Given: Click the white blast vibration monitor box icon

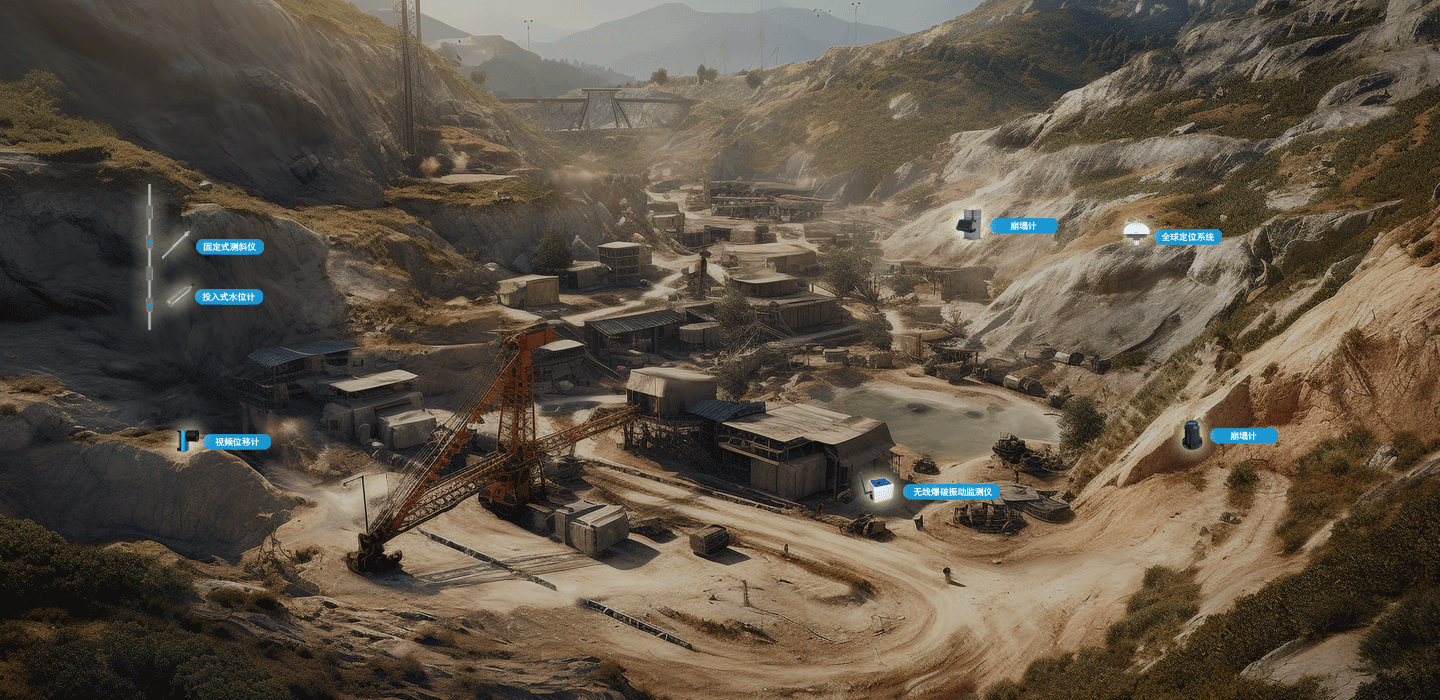Looking at the screenshot, I should [880, 490].
